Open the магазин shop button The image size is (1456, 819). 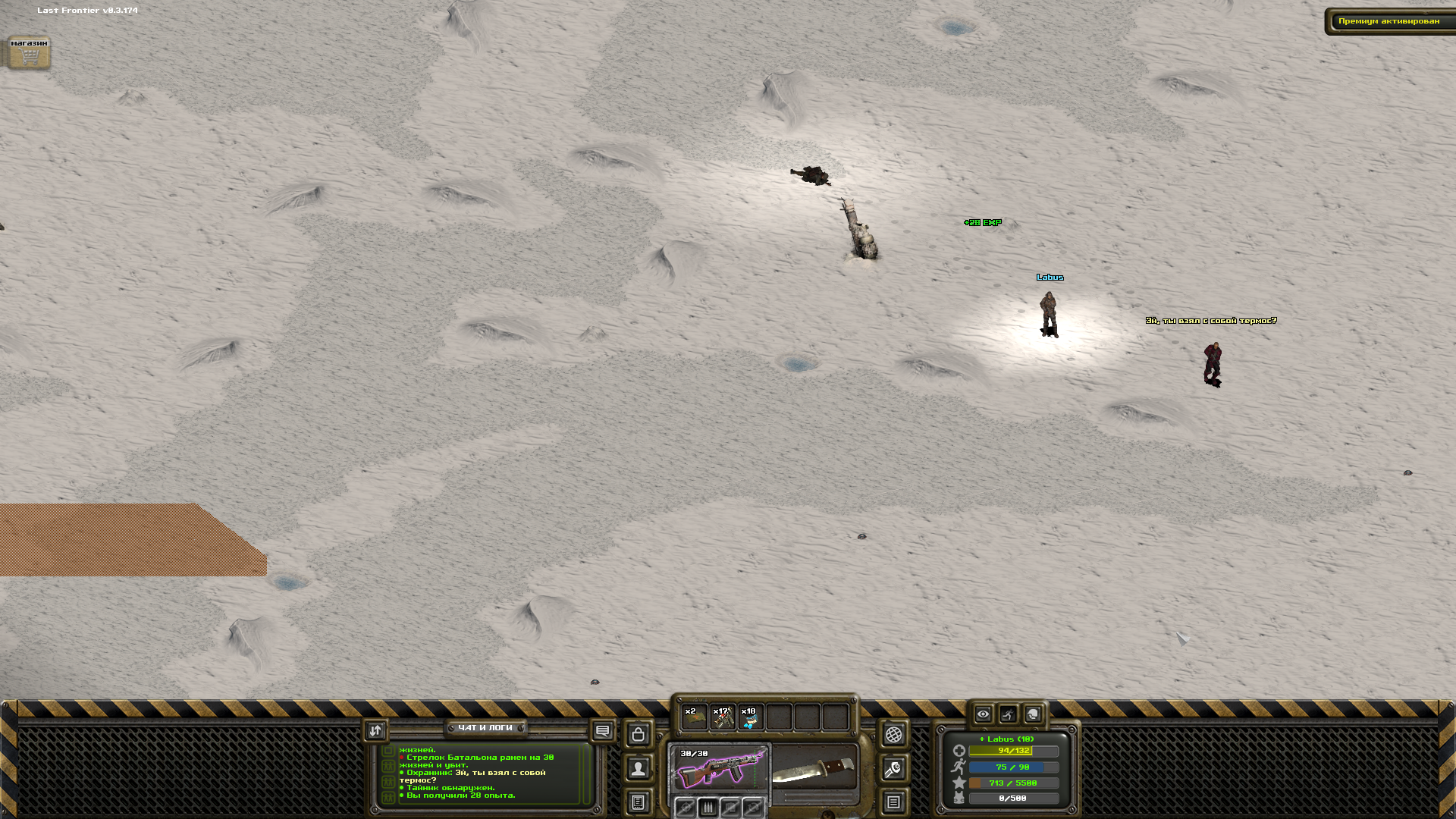pyautogui.click(x=29, y=53)
